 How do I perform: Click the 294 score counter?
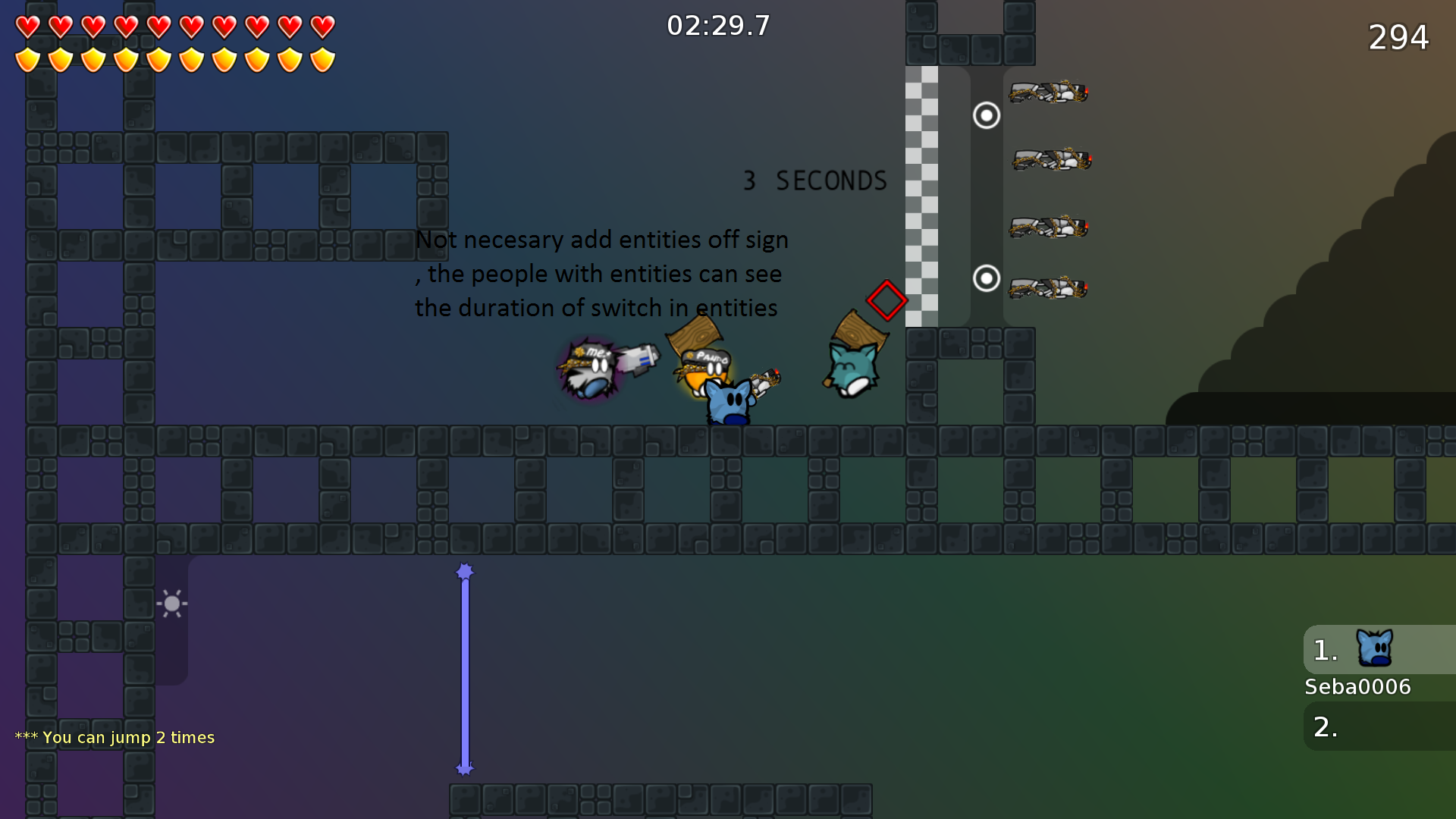(x=1398, y=36)
